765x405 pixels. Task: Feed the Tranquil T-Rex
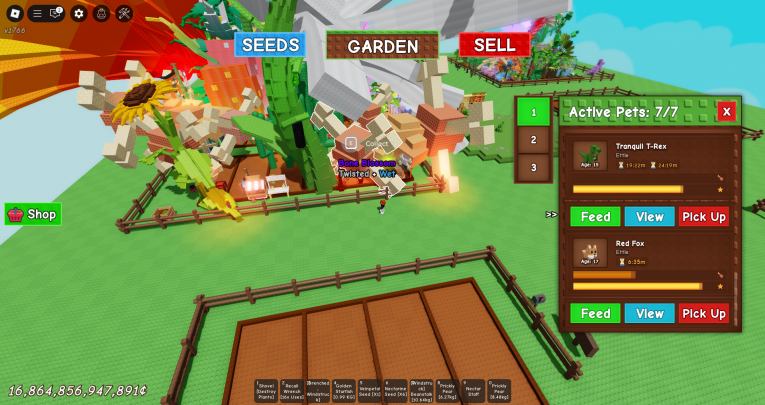click(x=595, y=216)
